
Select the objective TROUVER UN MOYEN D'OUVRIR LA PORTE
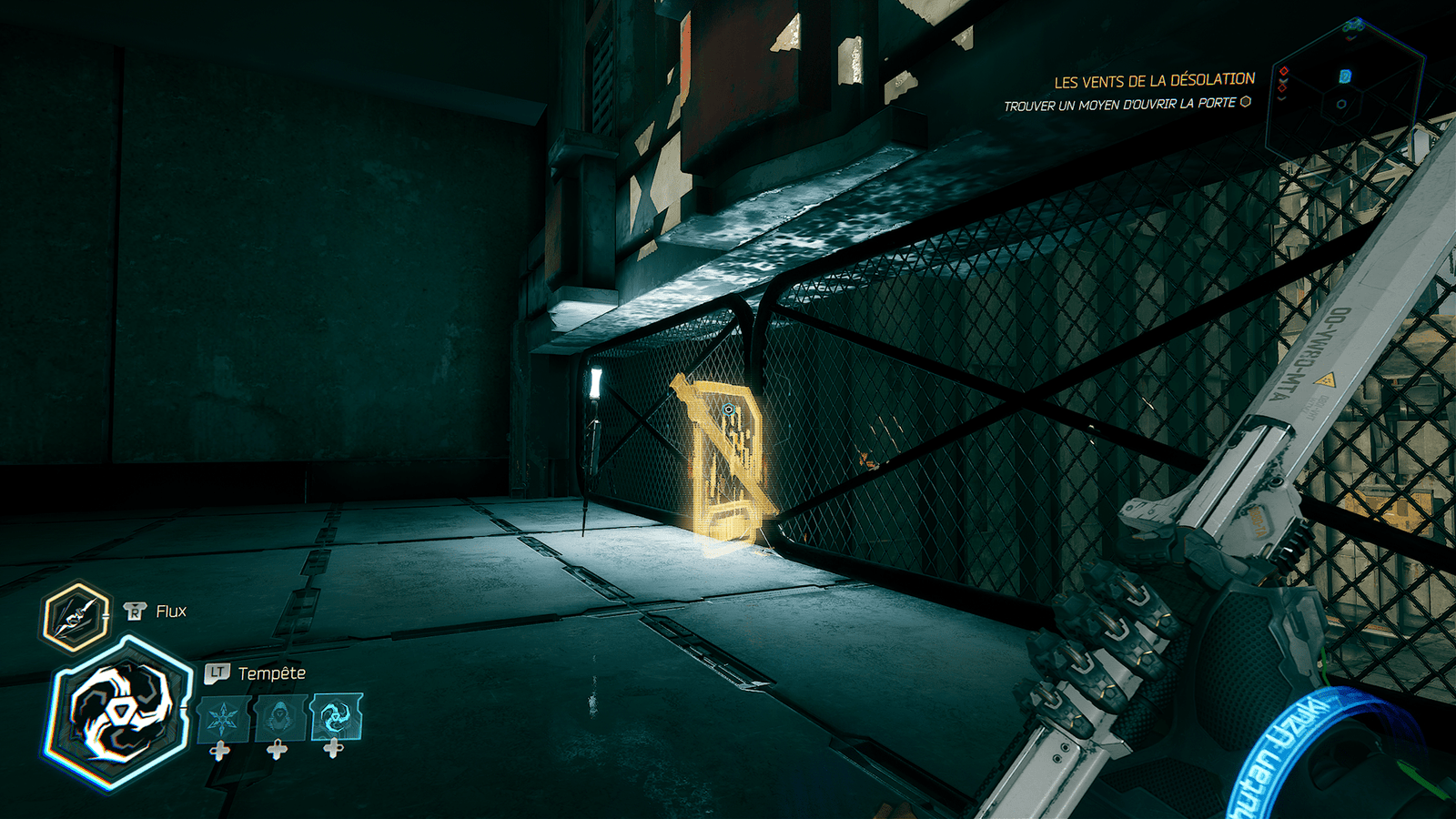pos(1126,104)
